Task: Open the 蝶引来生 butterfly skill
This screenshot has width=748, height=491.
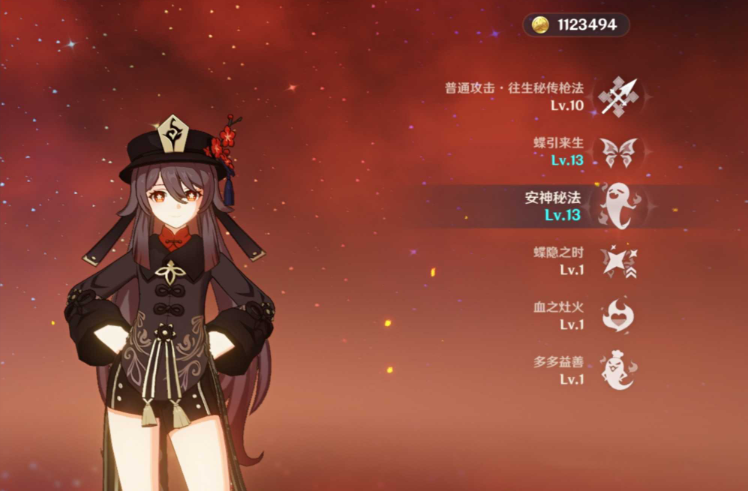Action: coord(617,152)
